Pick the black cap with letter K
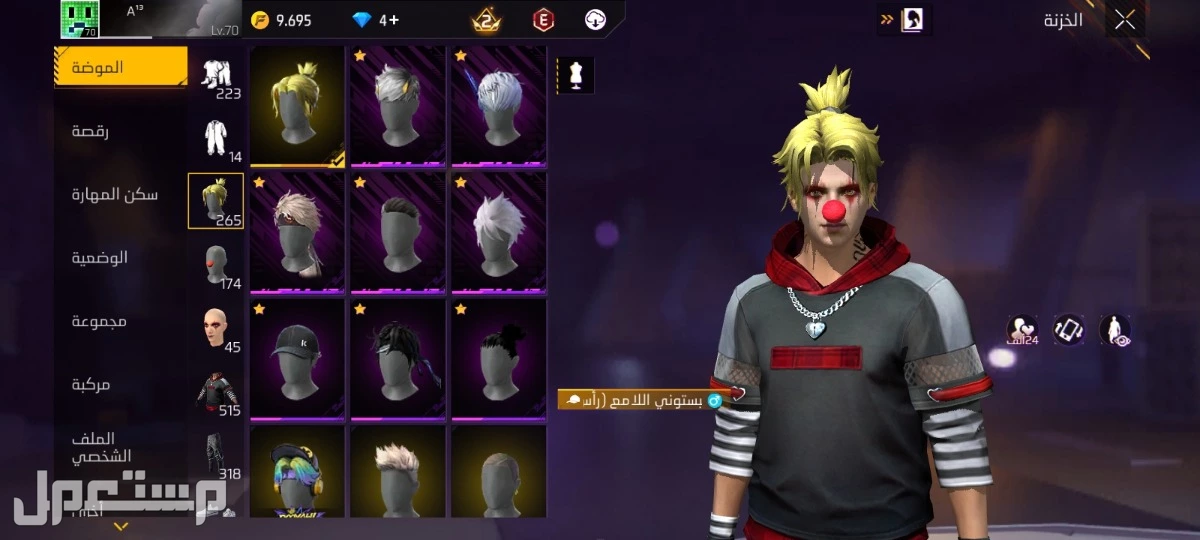 pyautogui.click(x=297, y=358)
